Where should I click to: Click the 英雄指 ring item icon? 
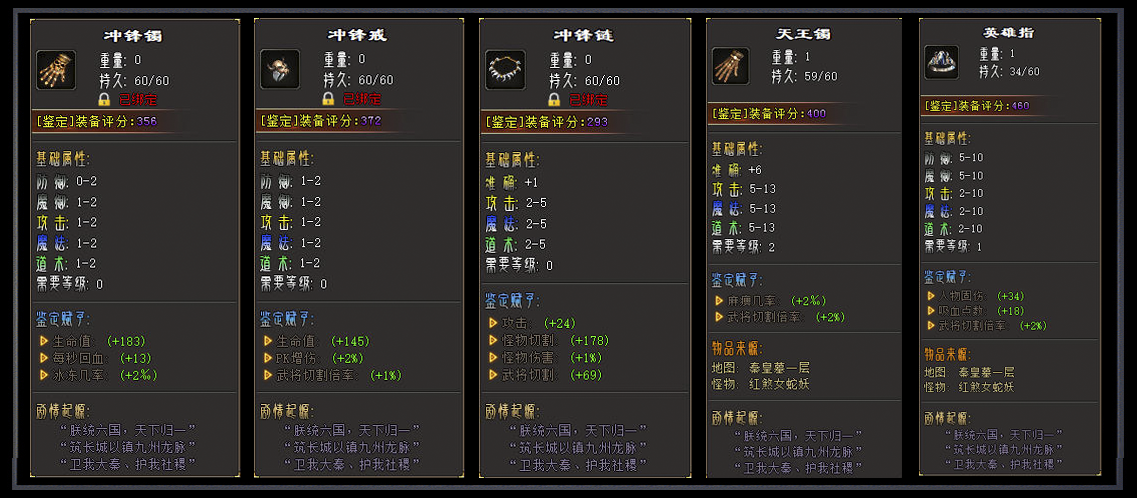tap(941, 62)
